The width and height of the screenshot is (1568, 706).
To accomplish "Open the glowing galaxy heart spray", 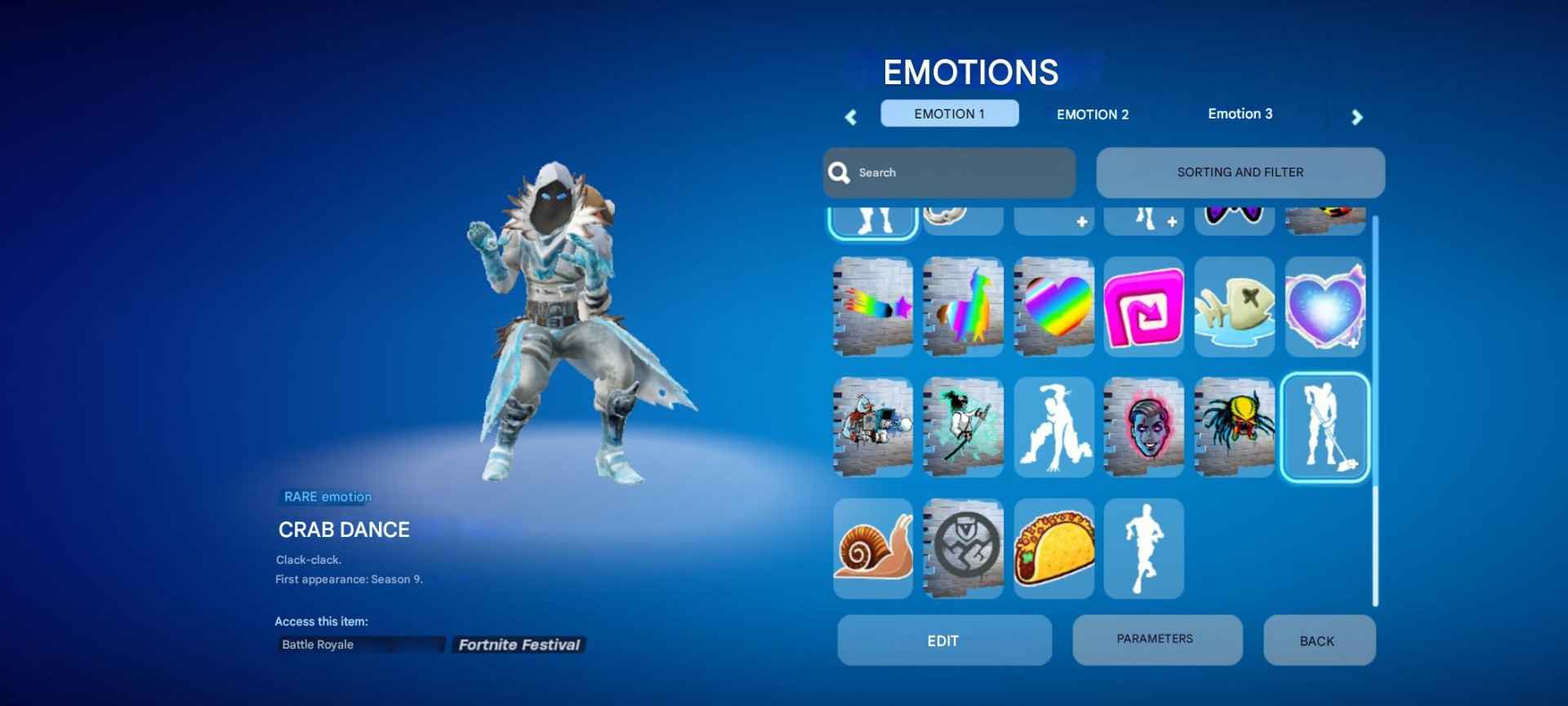I will coord(1324,306).
